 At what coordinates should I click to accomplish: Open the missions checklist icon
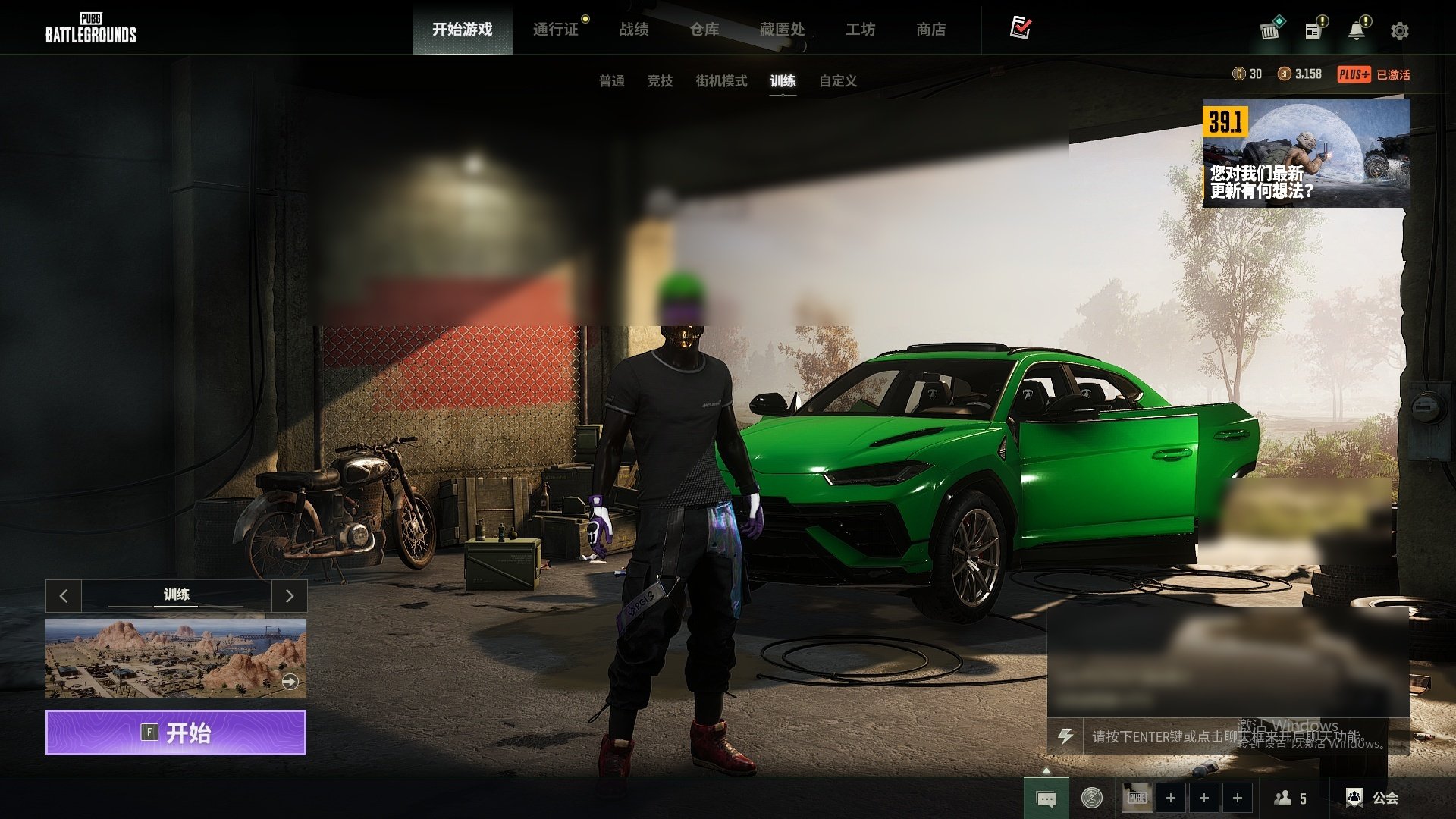(x=1021, y=28)
